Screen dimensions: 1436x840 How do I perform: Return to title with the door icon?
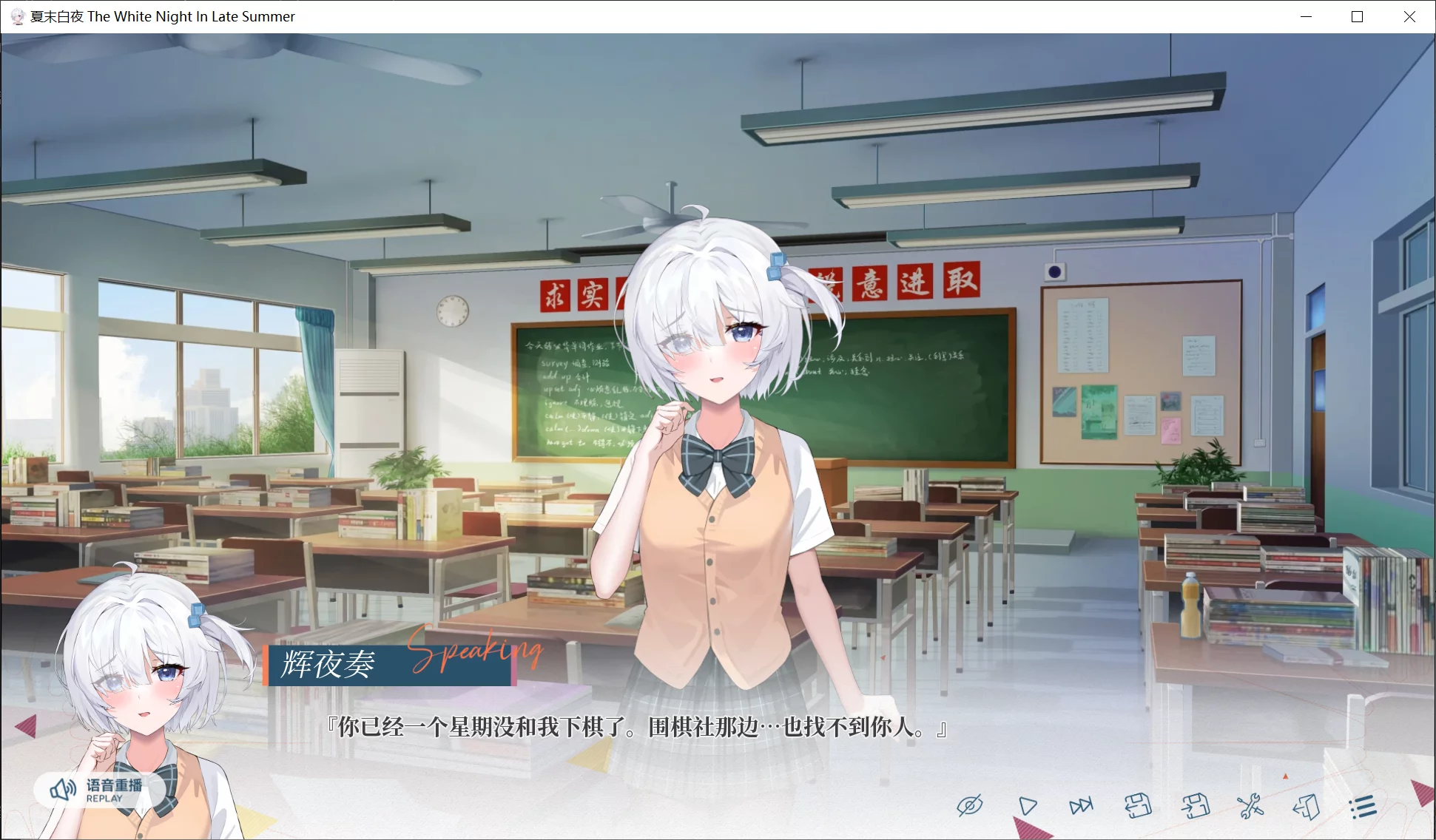[1306, 806]
